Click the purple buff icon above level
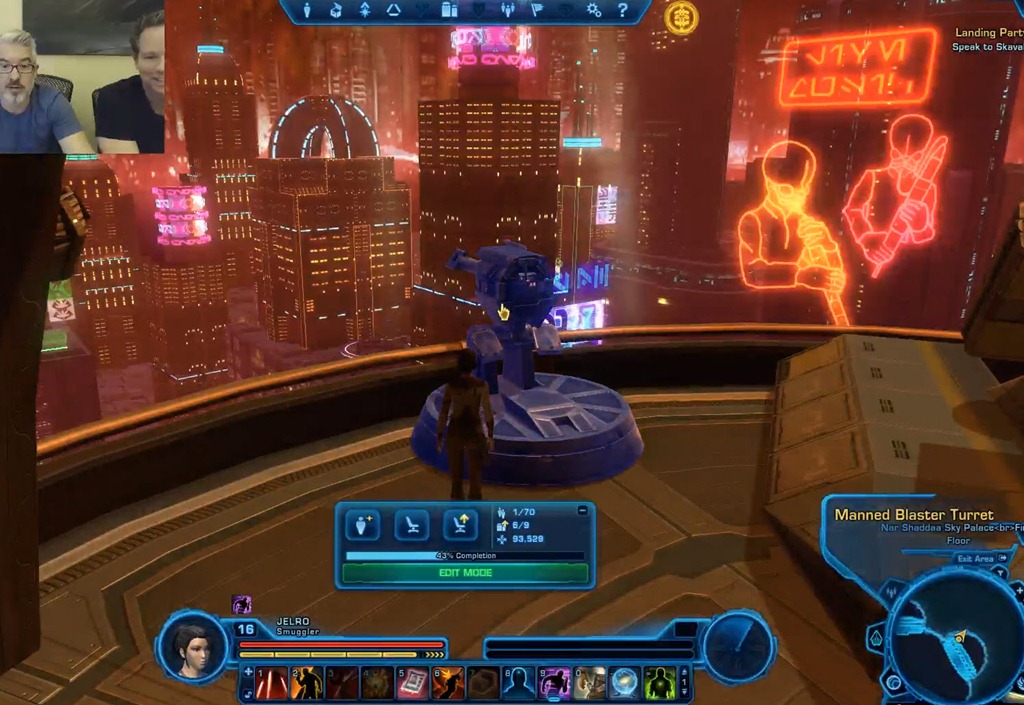The height and width of the screenshot is (705, 1024). coord(241,604)
